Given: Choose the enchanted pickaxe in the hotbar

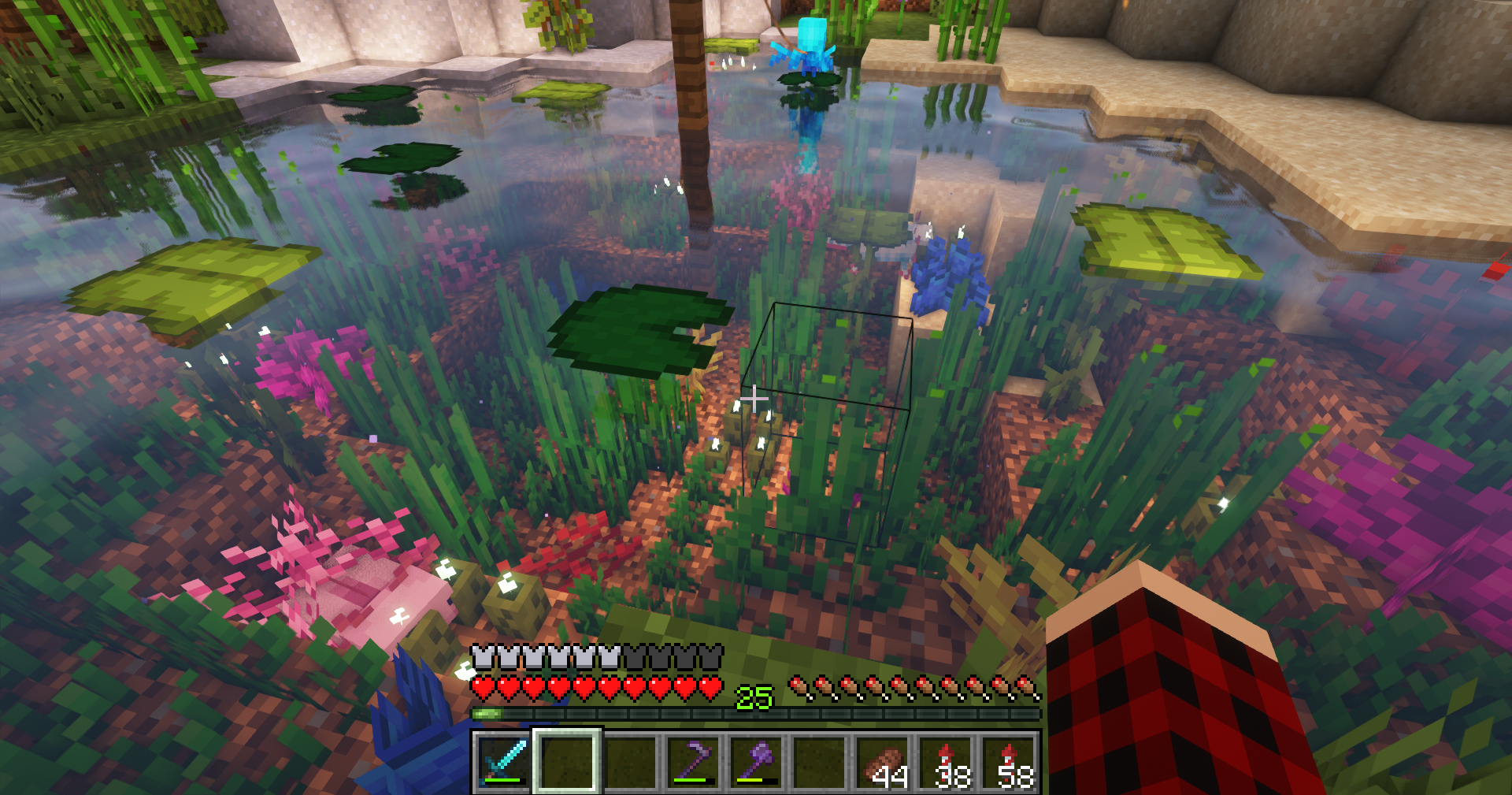Looking at the screenshot, I should (693, 761).
